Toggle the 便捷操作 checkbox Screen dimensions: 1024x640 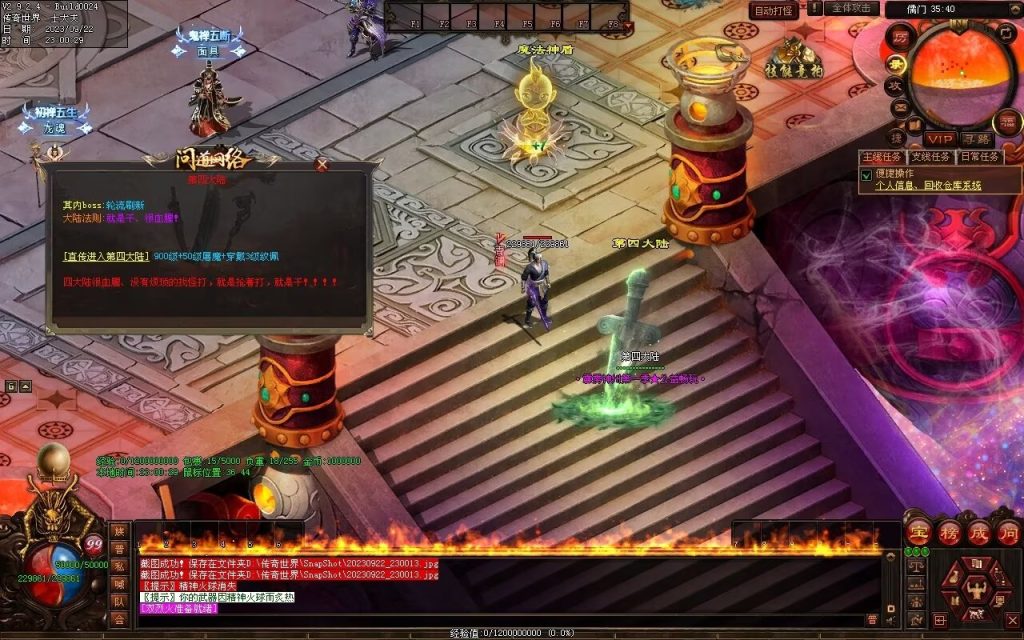click(866, 174)
